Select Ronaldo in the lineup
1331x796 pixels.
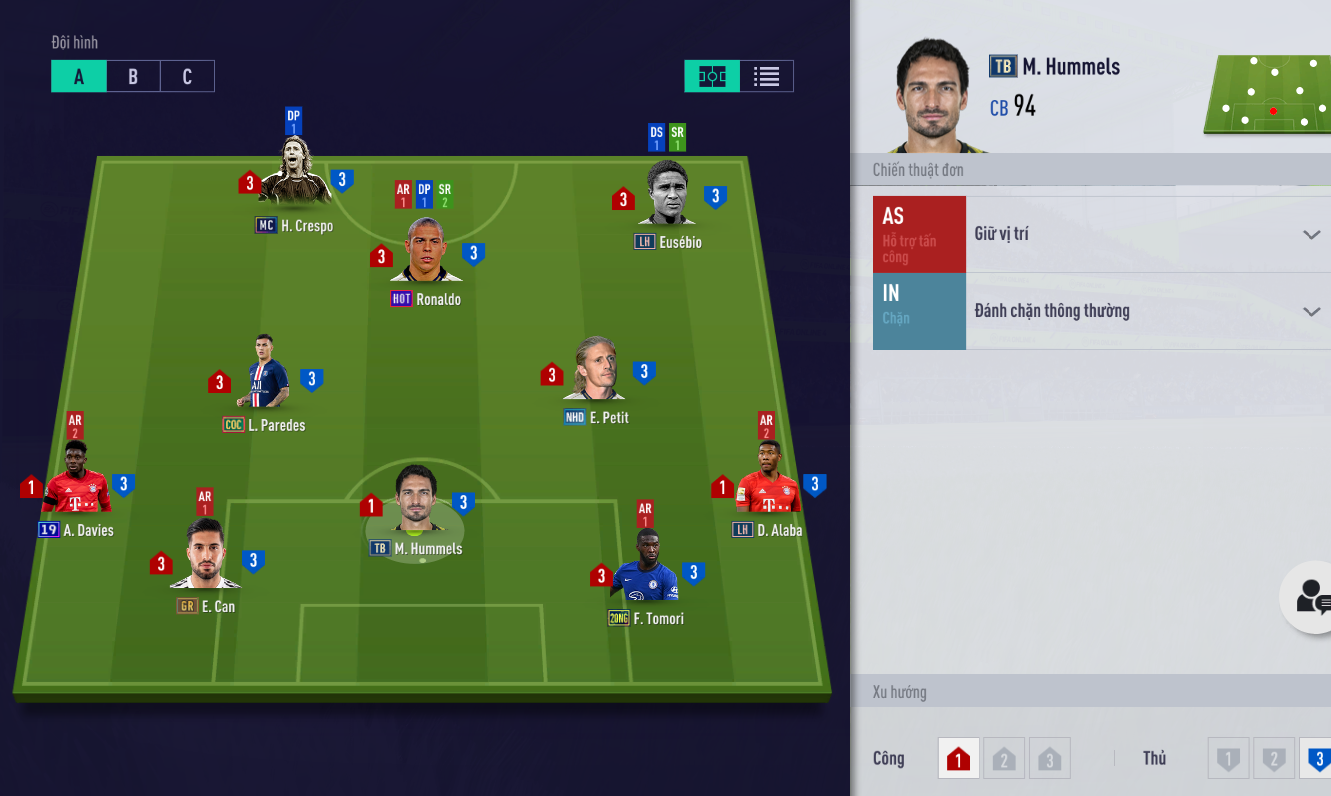[426, 252]
